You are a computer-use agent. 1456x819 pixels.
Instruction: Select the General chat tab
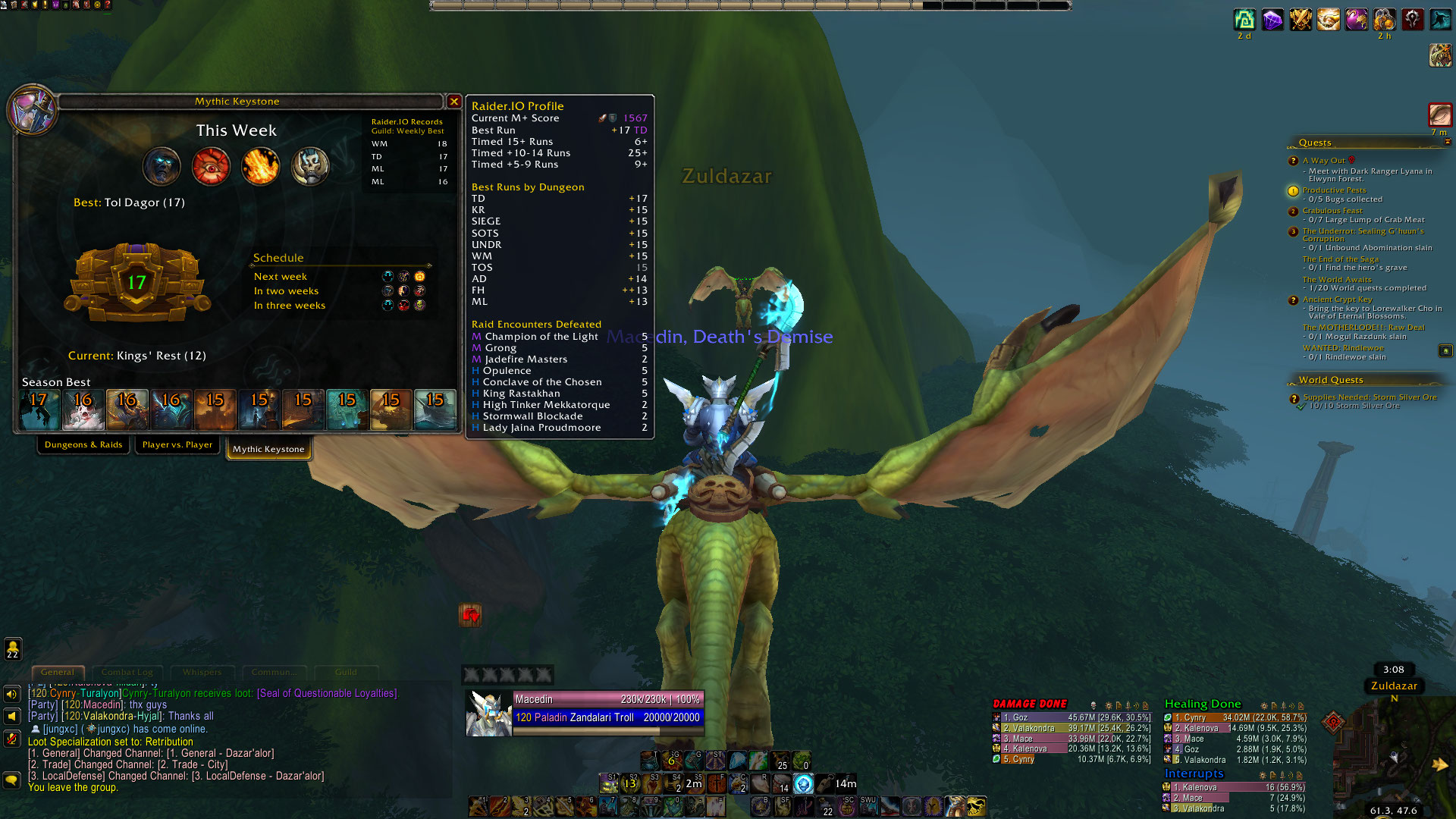point(58,672)
